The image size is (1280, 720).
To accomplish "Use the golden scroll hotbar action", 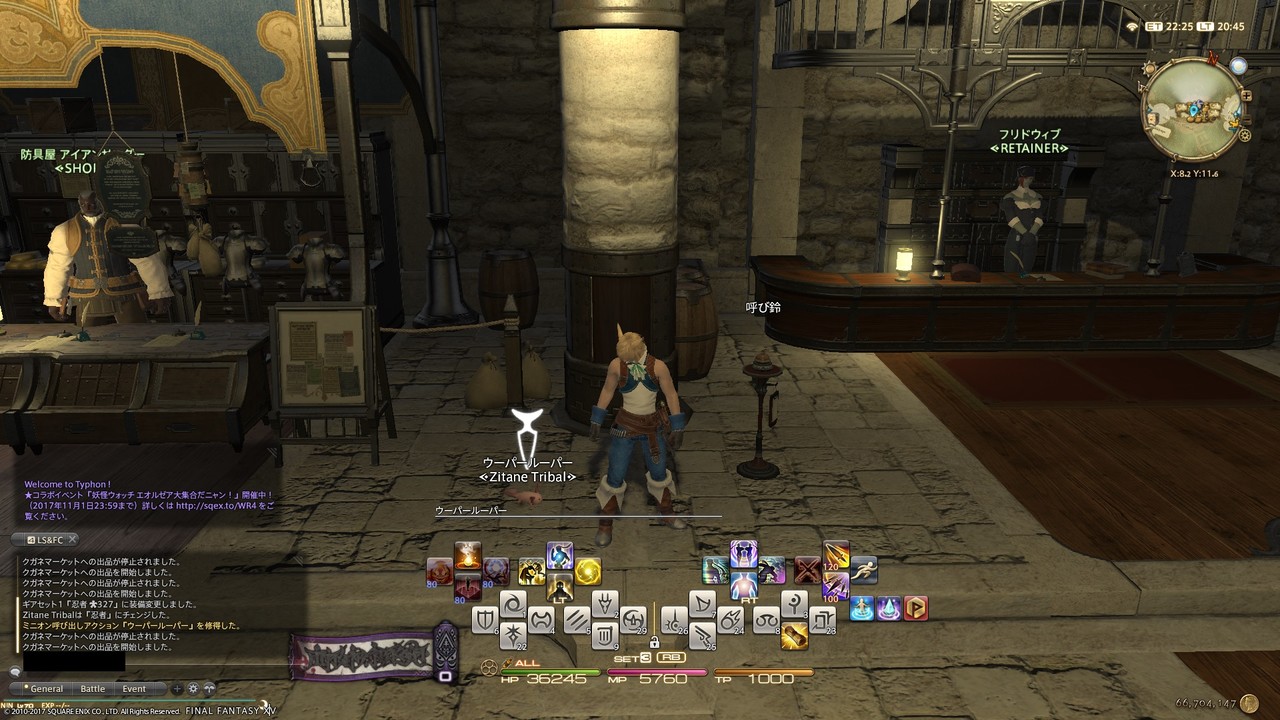I will [x=795, y=635].
